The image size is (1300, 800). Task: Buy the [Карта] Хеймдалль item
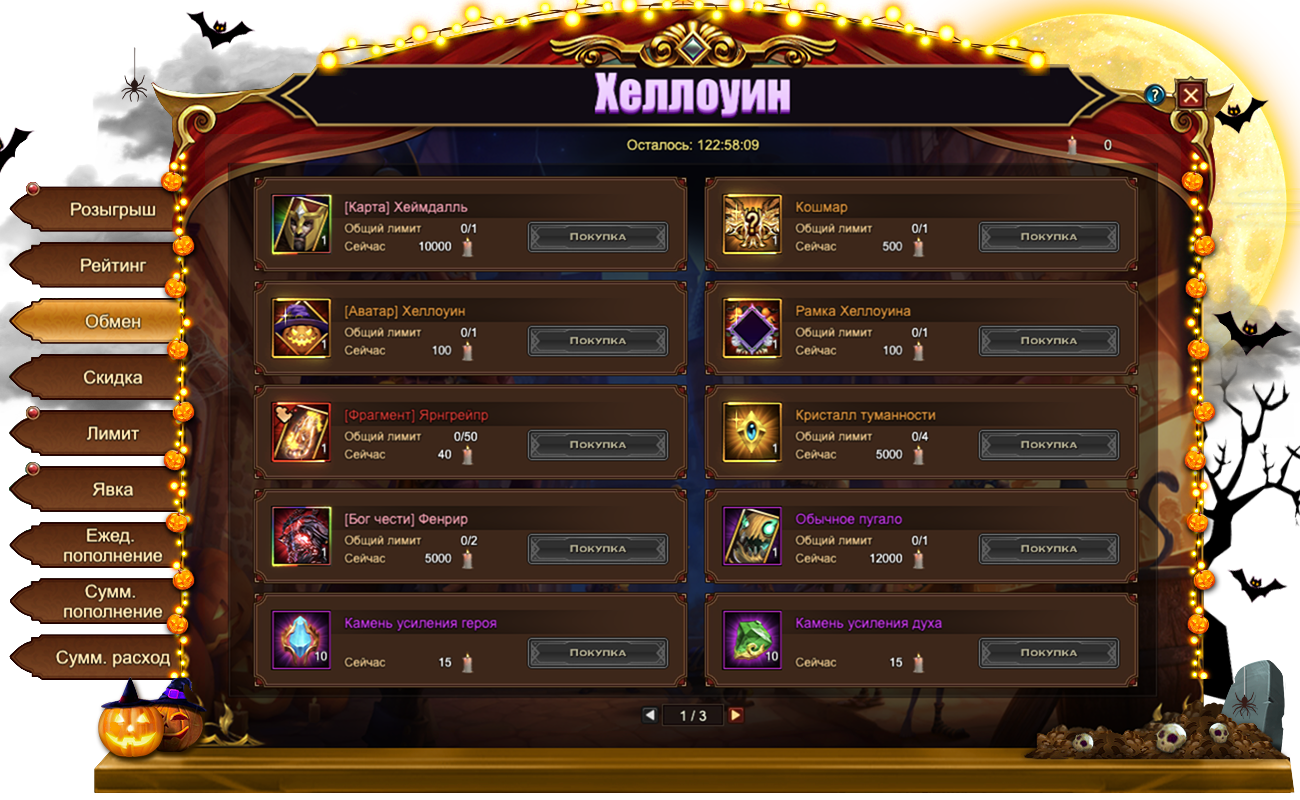click(x=597, y=237)
